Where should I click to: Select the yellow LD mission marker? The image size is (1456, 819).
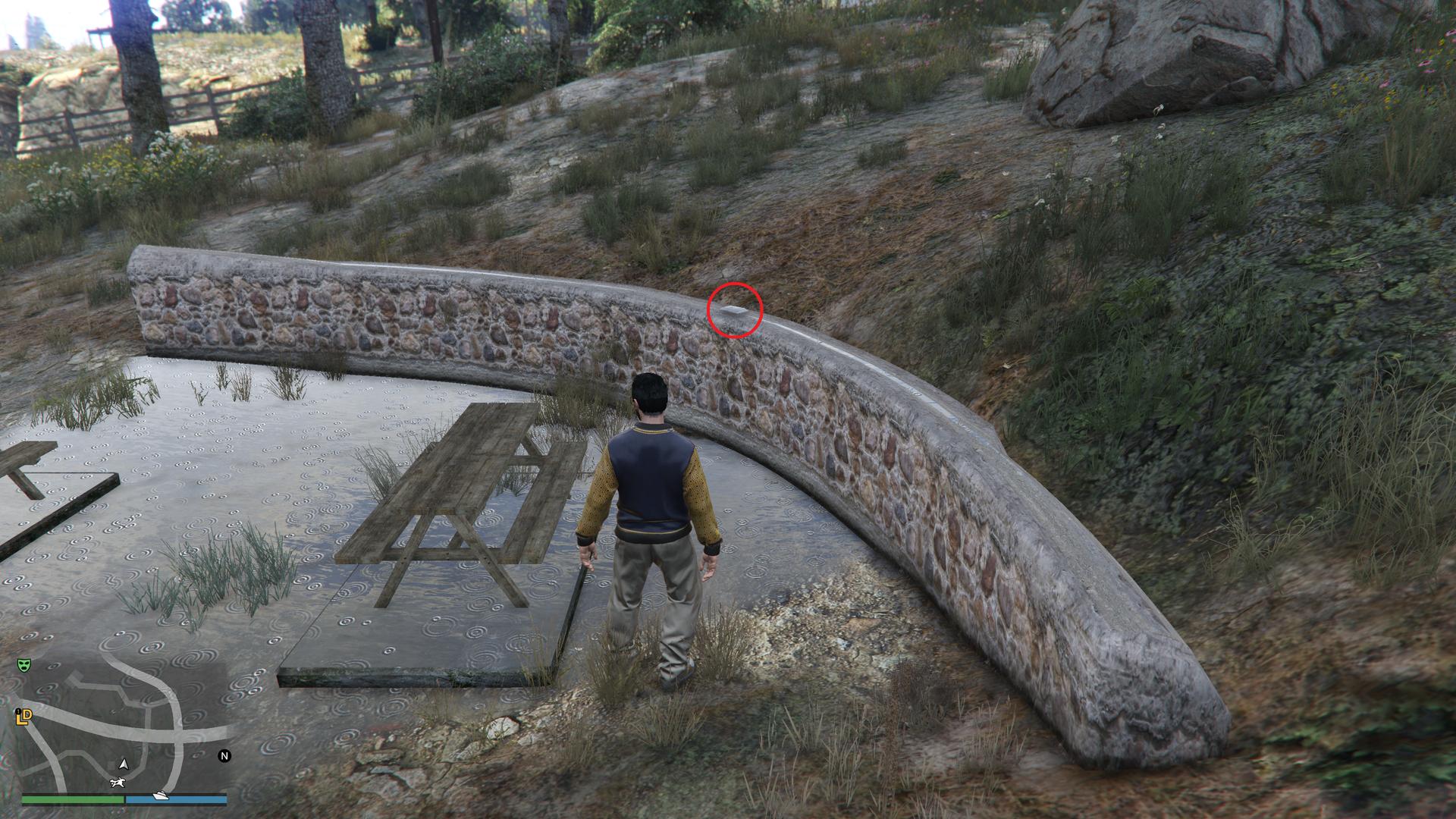[x=24, y=716]
